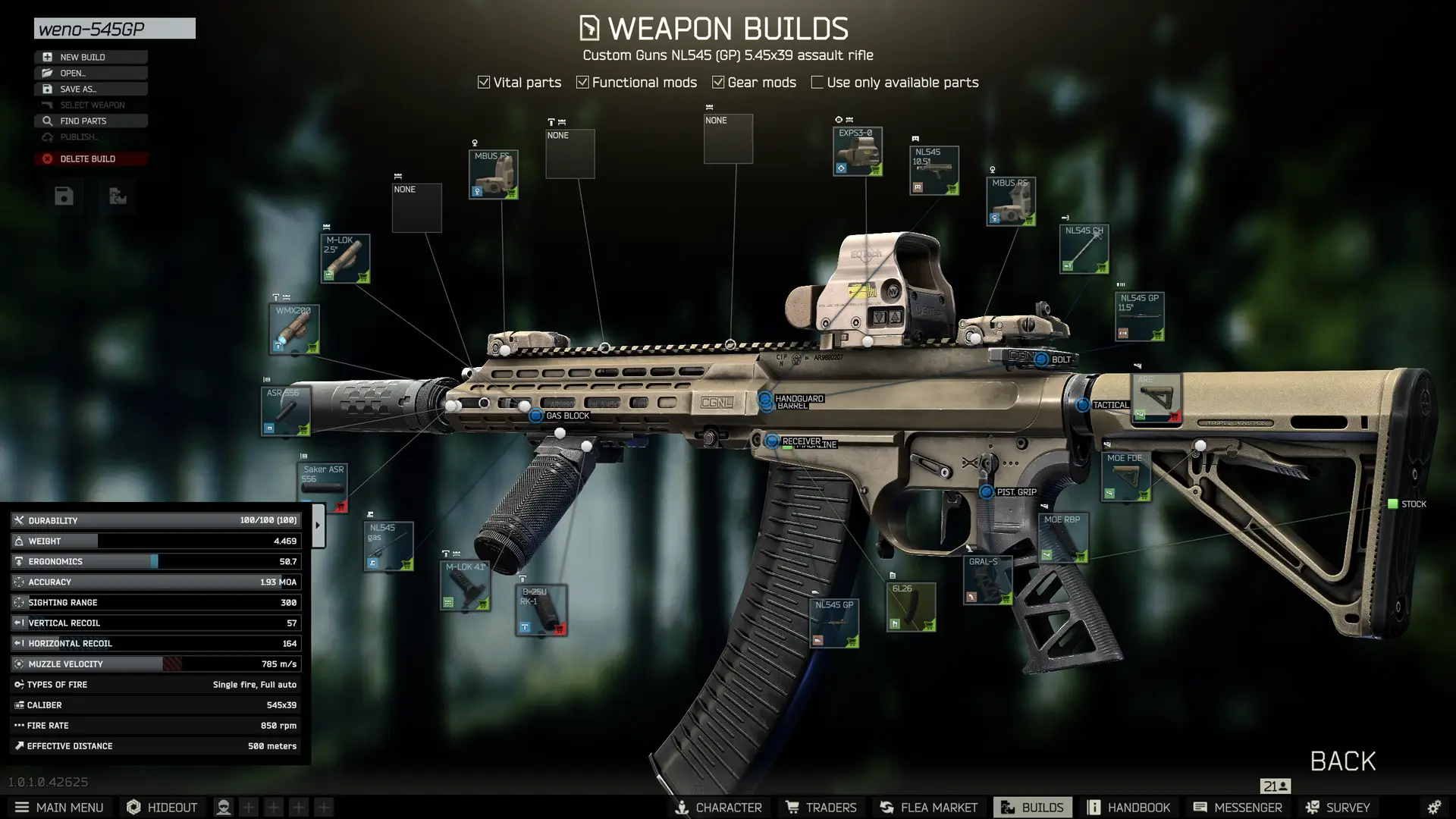Select the WMX200 tactical light slot

click(294, 329)
